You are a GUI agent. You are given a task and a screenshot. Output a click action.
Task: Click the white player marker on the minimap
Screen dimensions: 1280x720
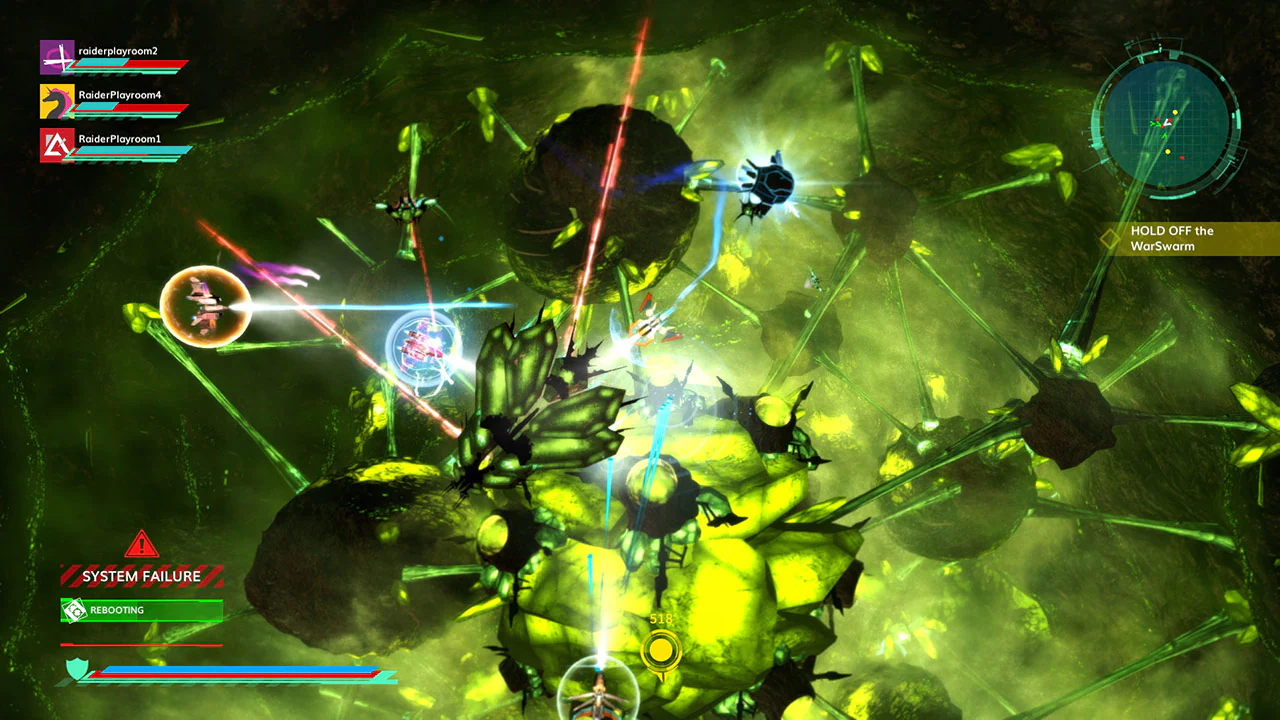(x=1167, y=123)
